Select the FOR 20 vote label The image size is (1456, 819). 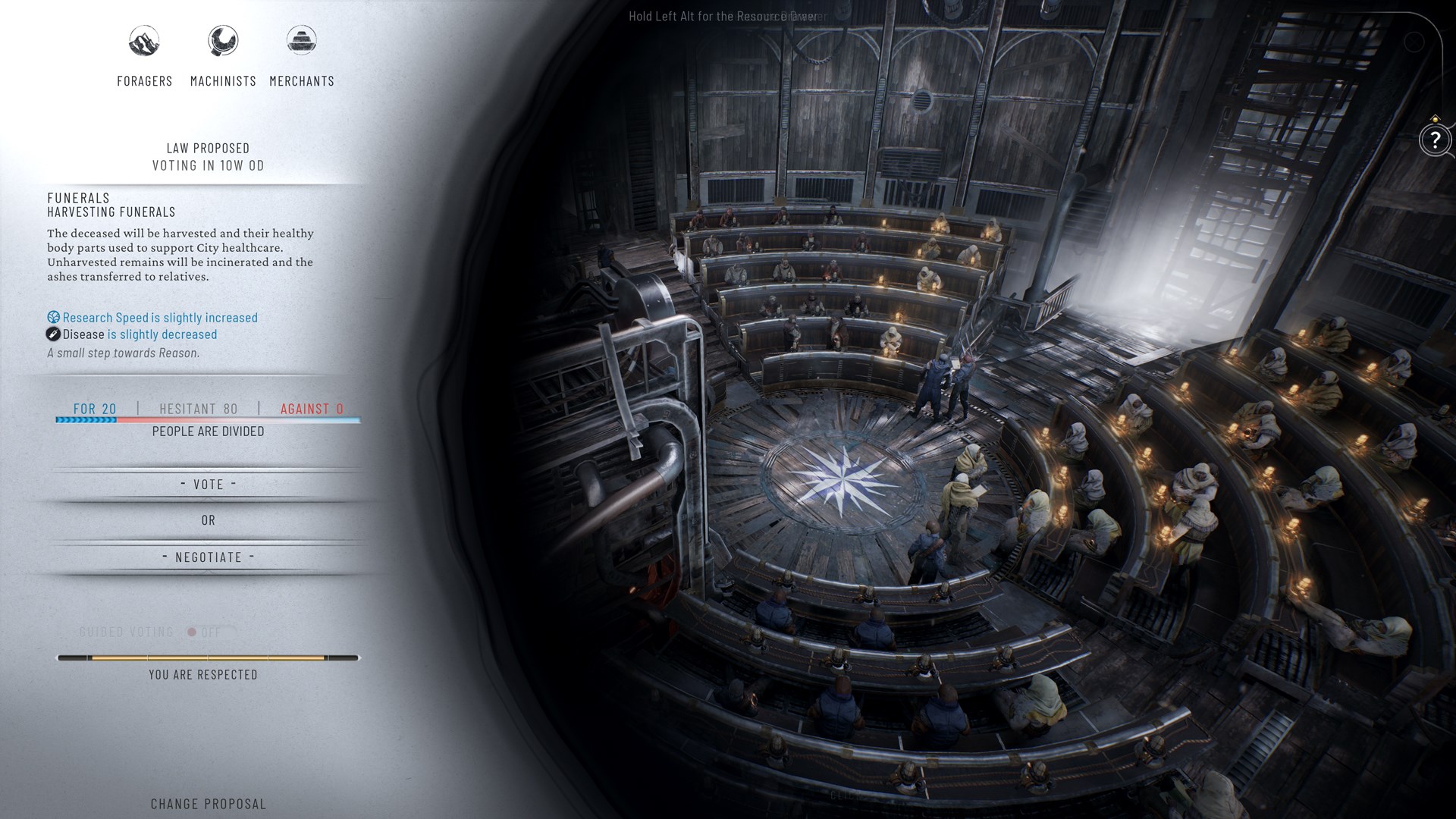click(95, 408)
